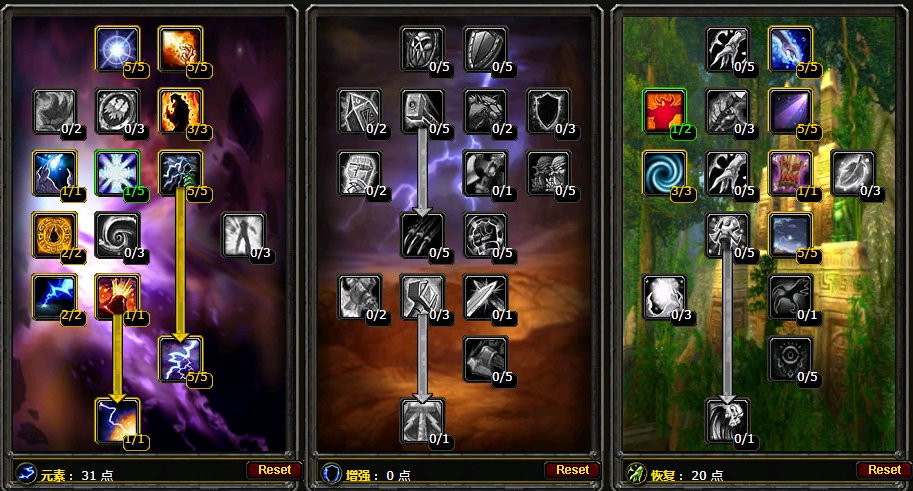Click the outlined shield talent showing 0/3
This screenshot has width=913, height=491.
[x=548, y=110]
